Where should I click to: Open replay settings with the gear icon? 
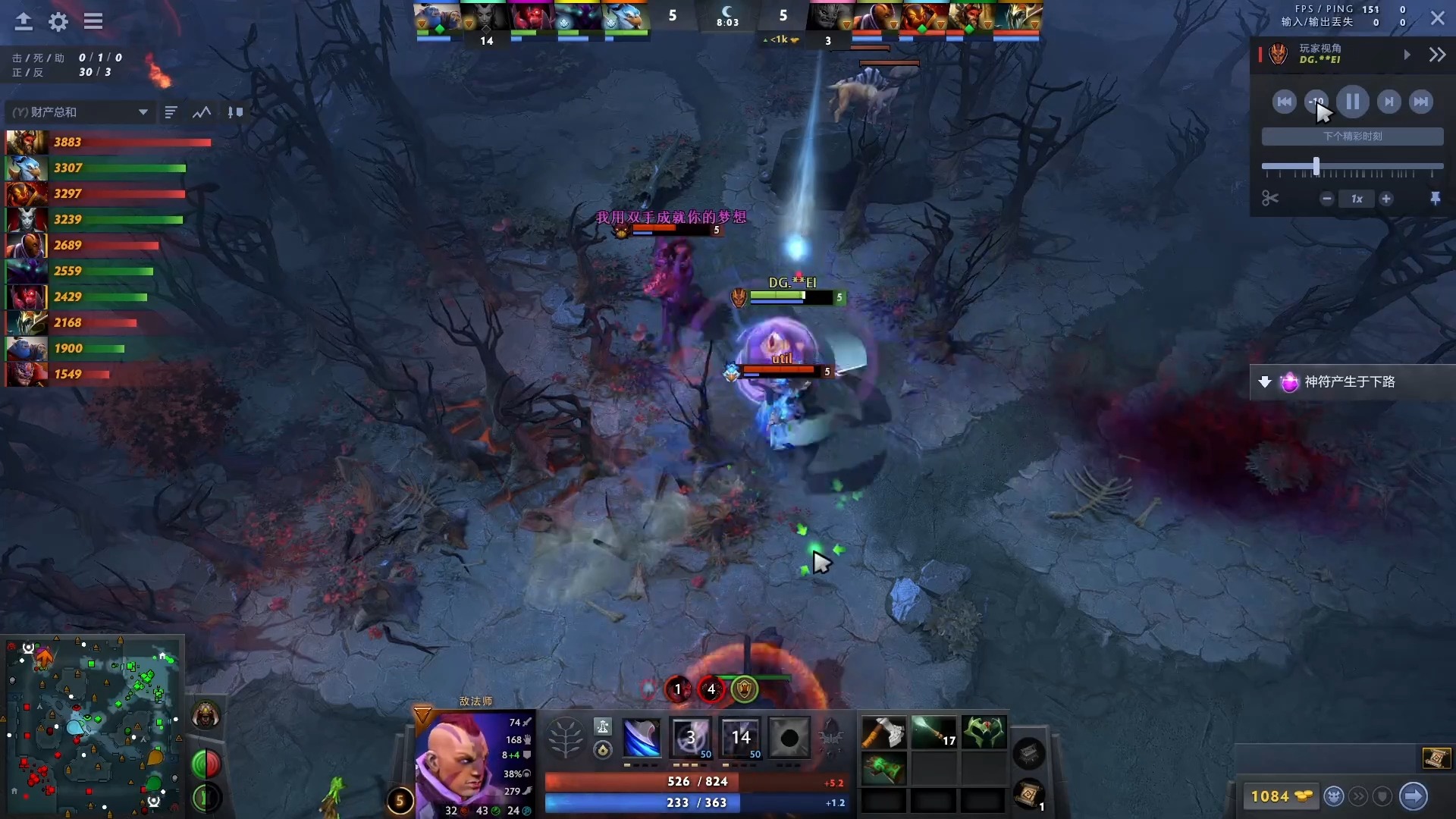(x=58, y=22)
